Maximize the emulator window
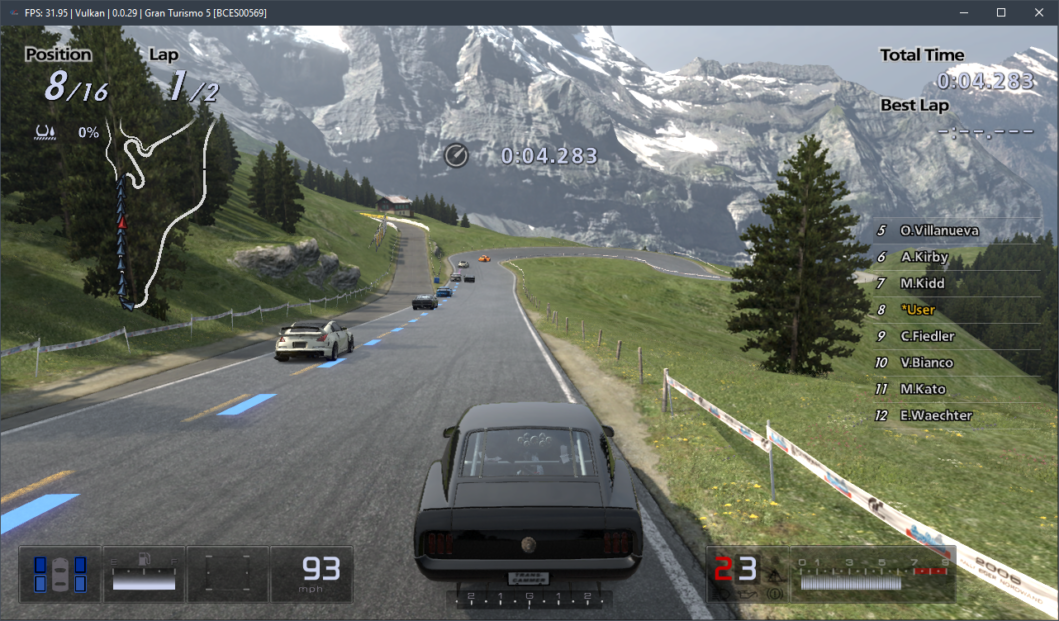The image size is (1059, 621). [x=1001, y=13]
